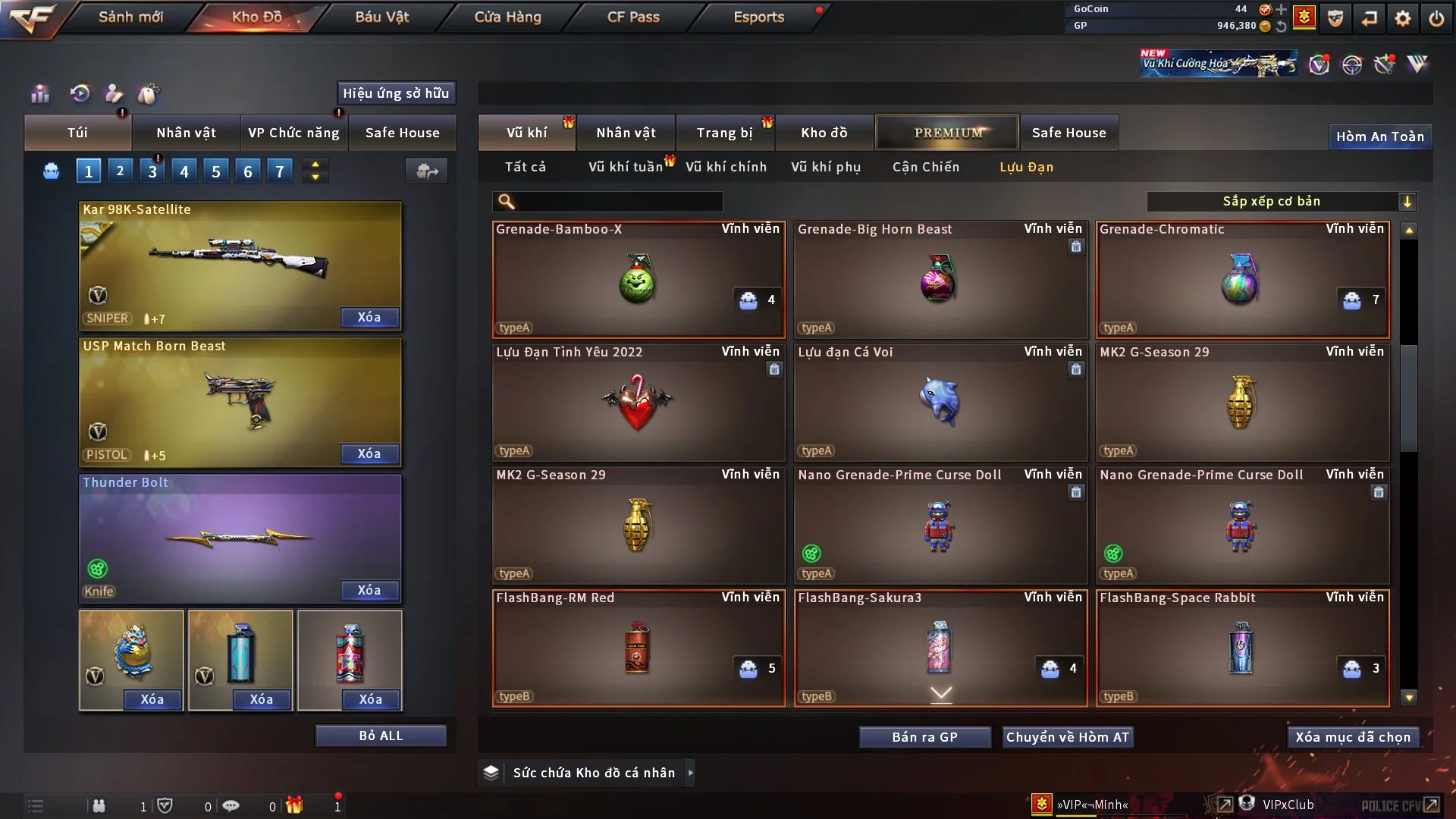Go to the Sảnh mới lobby
The image size is (1456, 819).
tap(130, 17)
